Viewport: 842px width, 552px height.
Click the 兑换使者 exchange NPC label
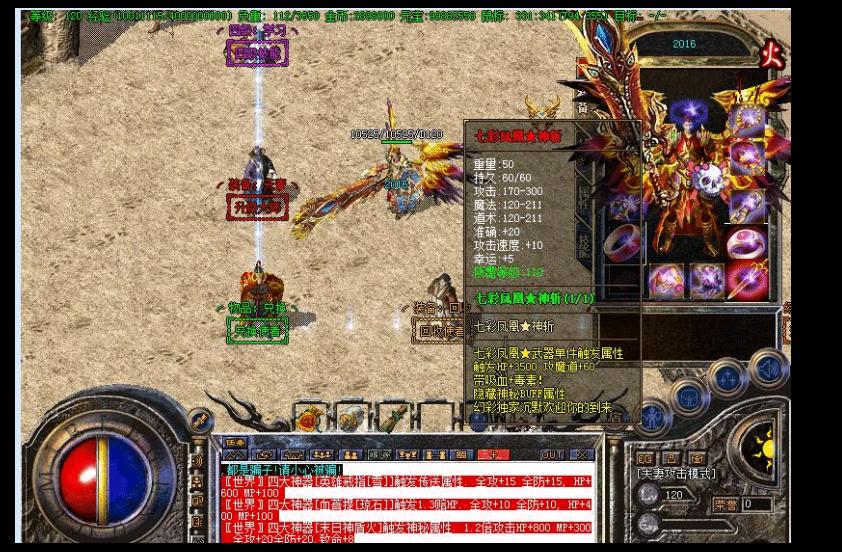pyautogui.click(x=257, y=328)
